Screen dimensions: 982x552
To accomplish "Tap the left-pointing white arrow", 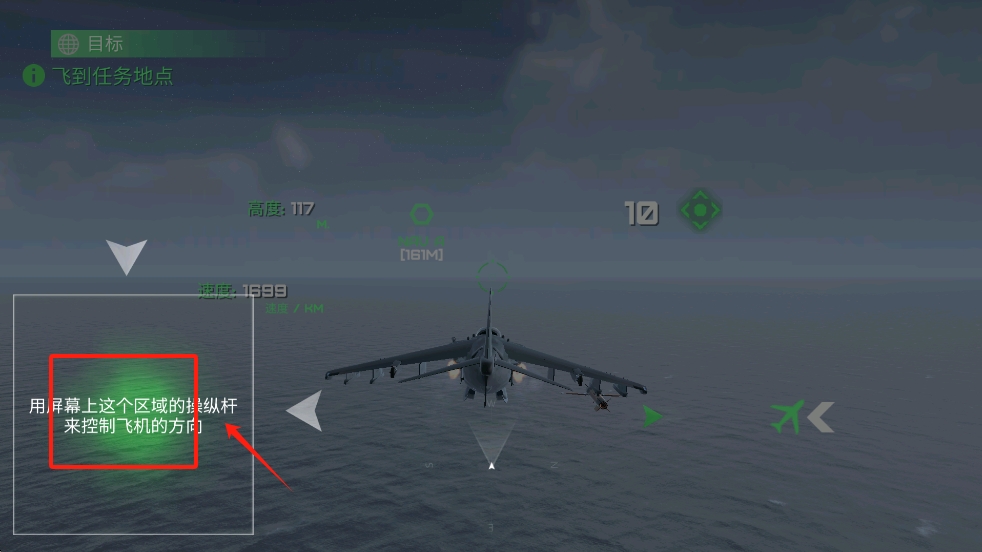I will click(x=305, y=411).
